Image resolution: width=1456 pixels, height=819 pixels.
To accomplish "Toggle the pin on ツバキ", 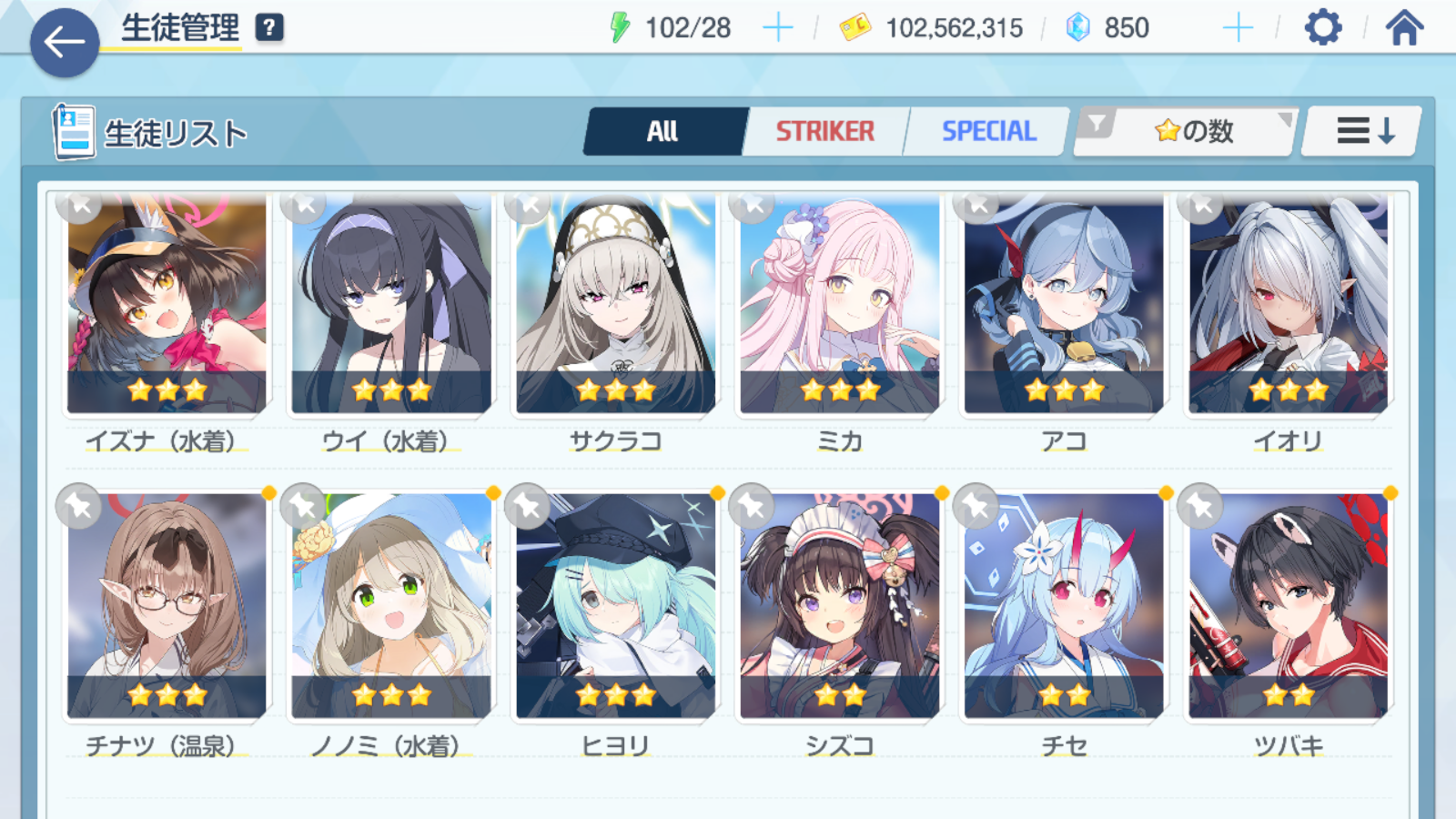I will tap(1199, 506).
